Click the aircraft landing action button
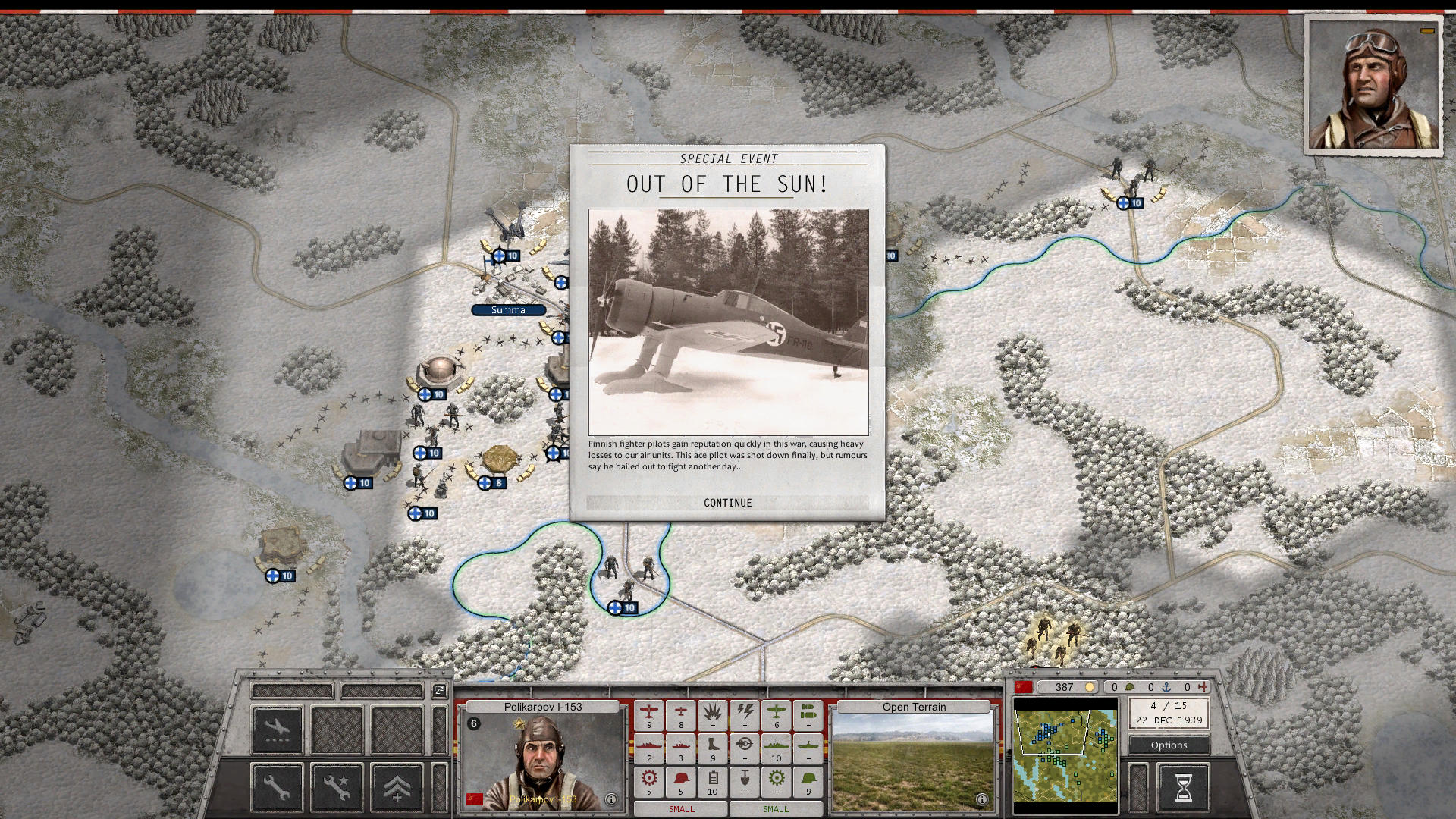 tap(277, 730)
